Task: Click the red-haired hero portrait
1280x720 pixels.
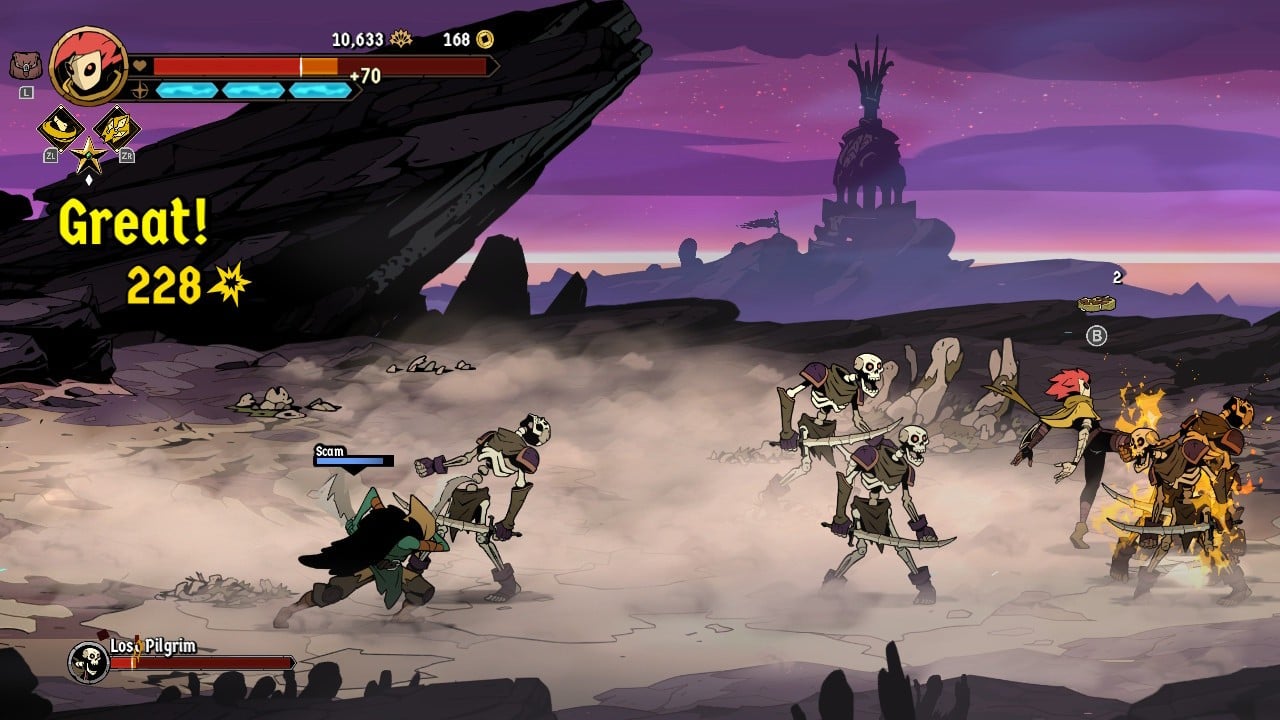Action: click(88, 64)
